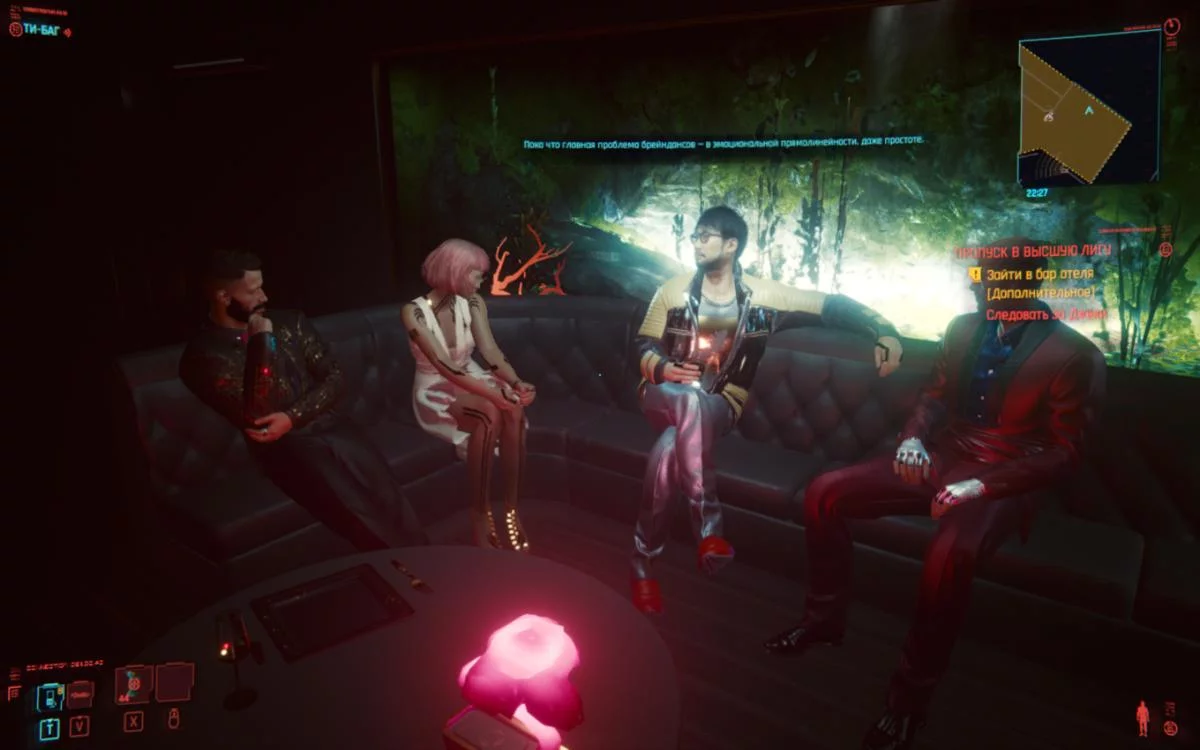Click the round red icon beside the quest title

coord(1165,250)
